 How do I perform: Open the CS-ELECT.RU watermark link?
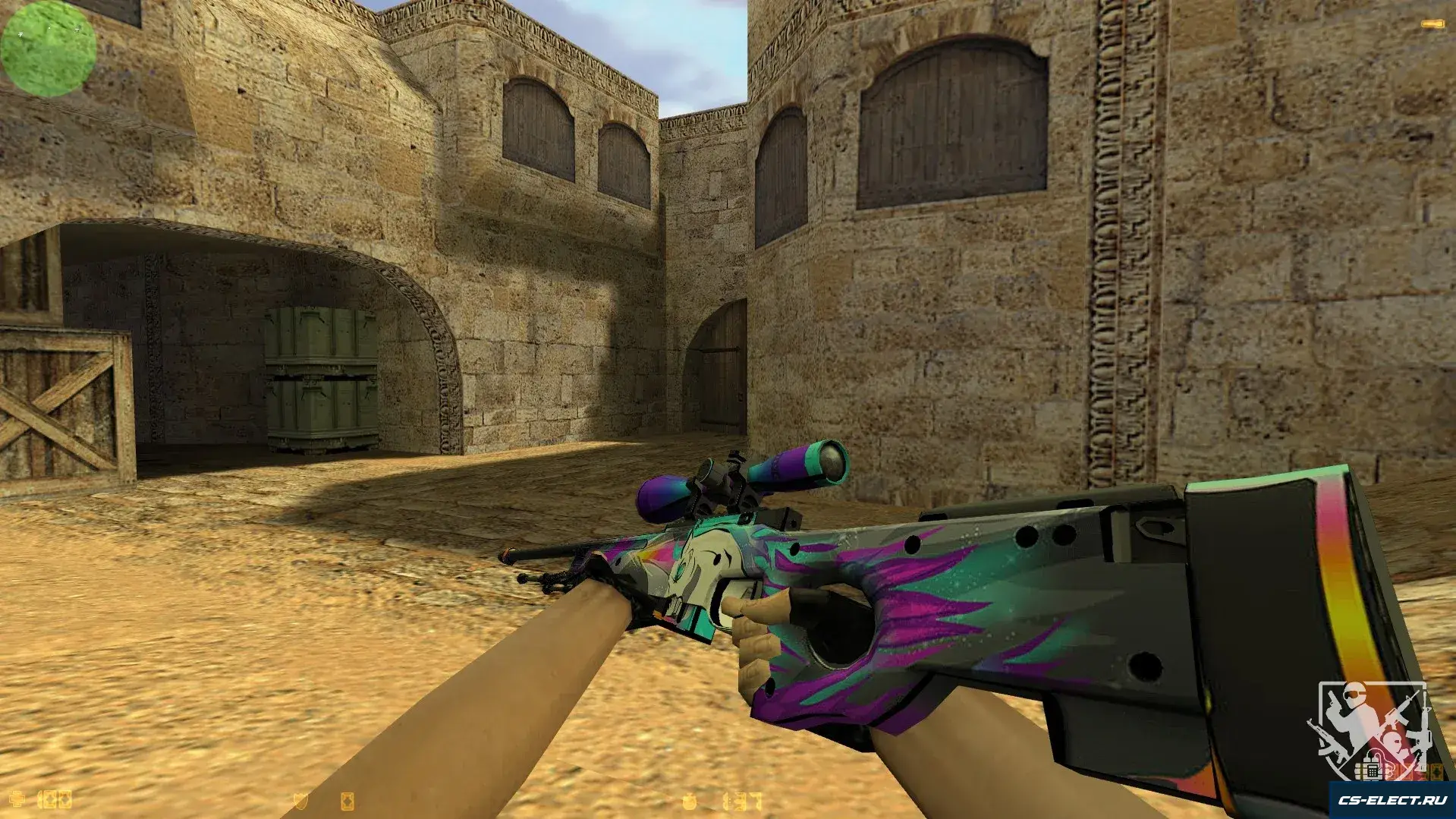click(x=1392, y=800)
